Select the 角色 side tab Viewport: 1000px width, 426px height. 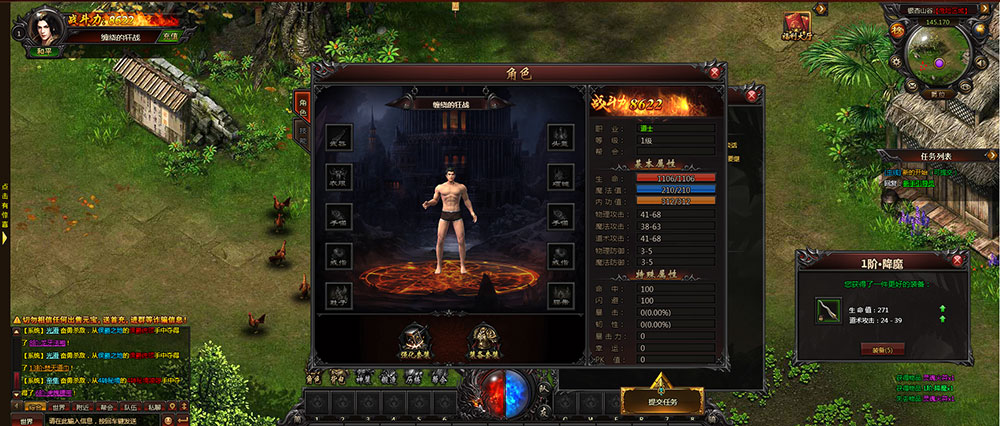(x=303, y=107)
